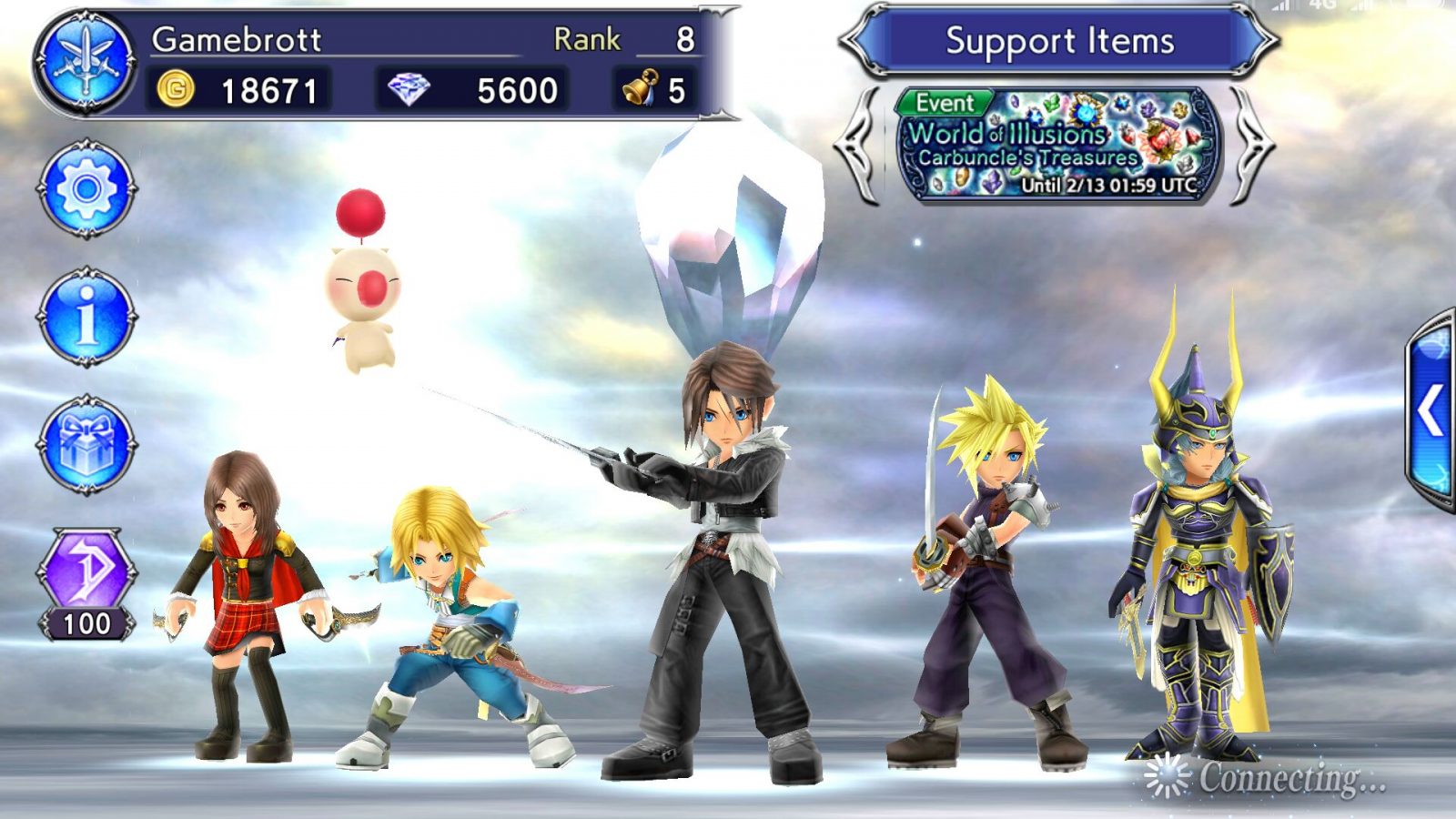1456x819 pixels.
Task: Tap the purple hexagon 100 icon
Action: [x=86, y=582]
